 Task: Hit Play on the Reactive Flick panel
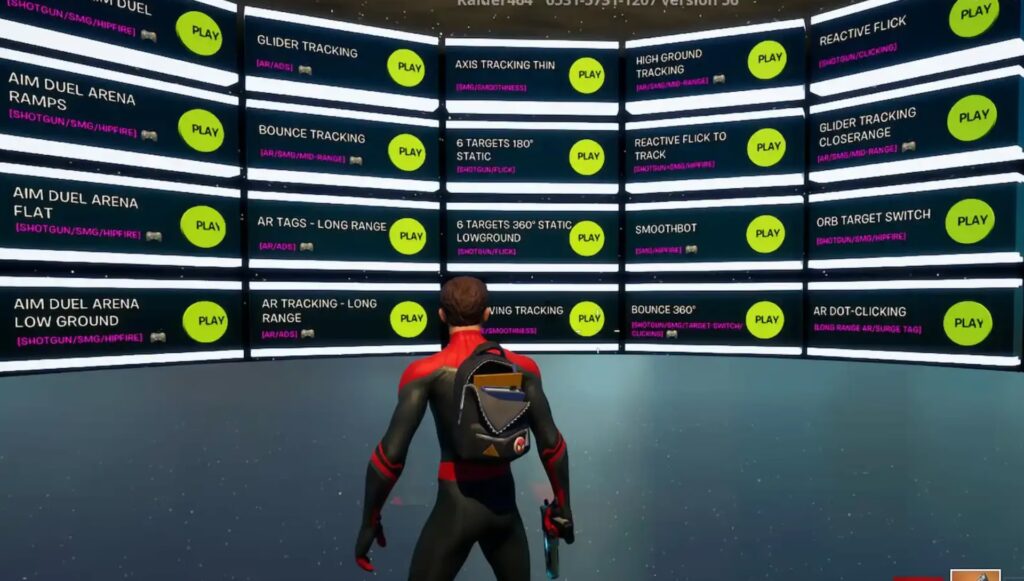coord(973,16)
